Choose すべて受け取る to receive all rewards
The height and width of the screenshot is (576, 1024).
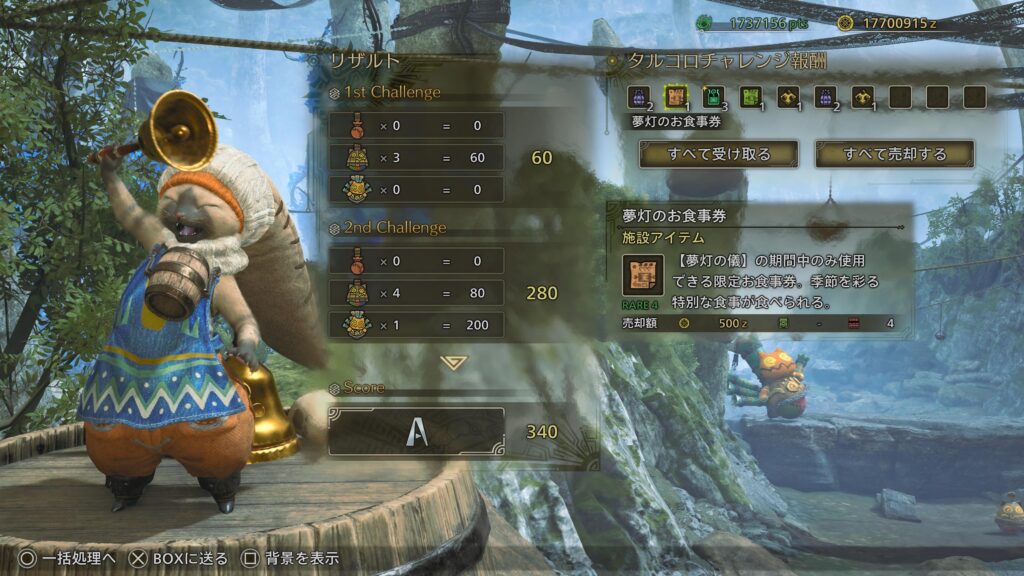click(x=718, y=154)
